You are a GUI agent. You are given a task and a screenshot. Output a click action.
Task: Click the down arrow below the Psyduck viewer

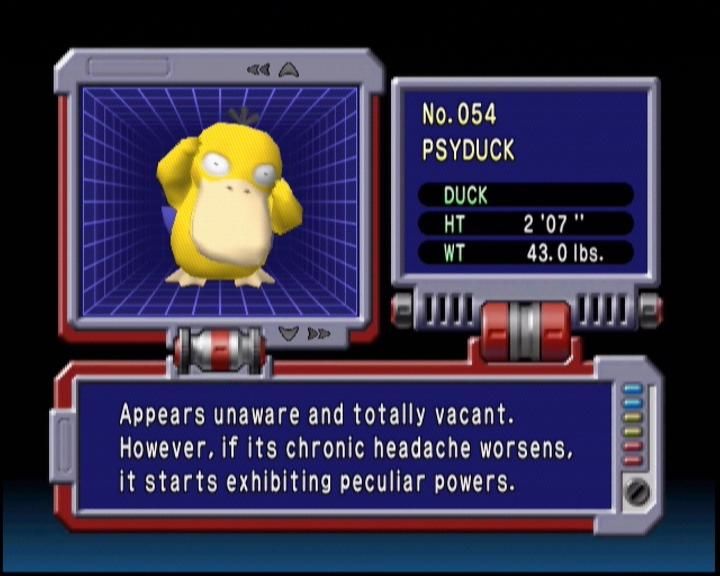click(x=289, y=334)
